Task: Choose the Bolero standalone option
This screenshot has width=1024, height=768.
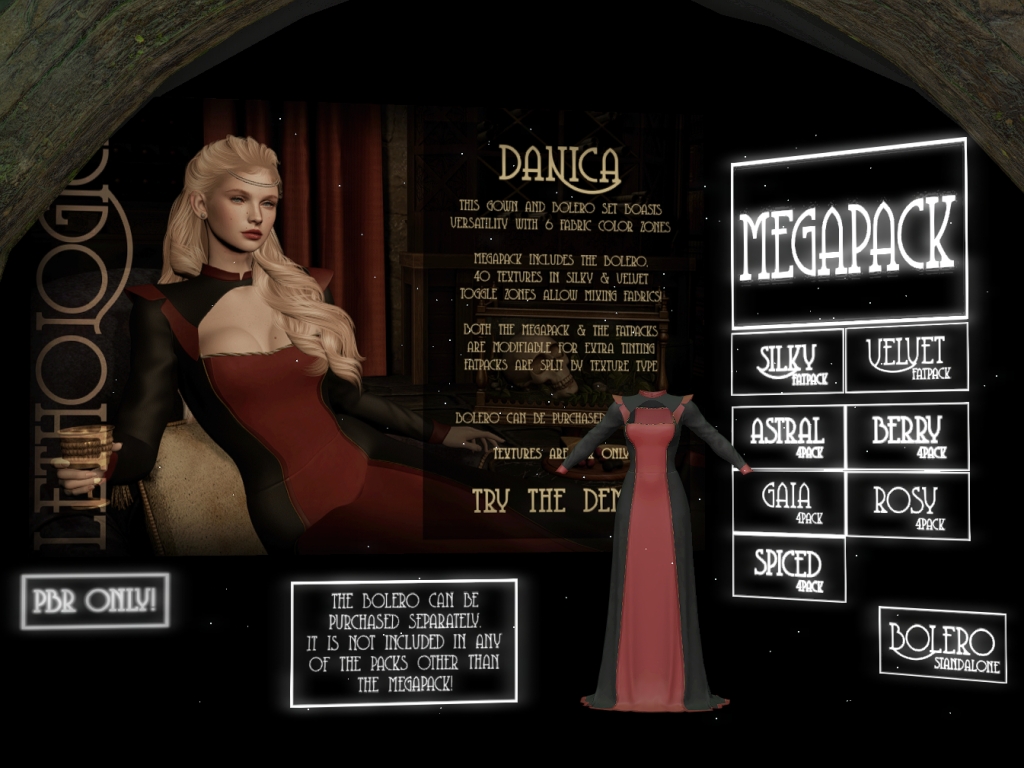Action: pos(943,644)
